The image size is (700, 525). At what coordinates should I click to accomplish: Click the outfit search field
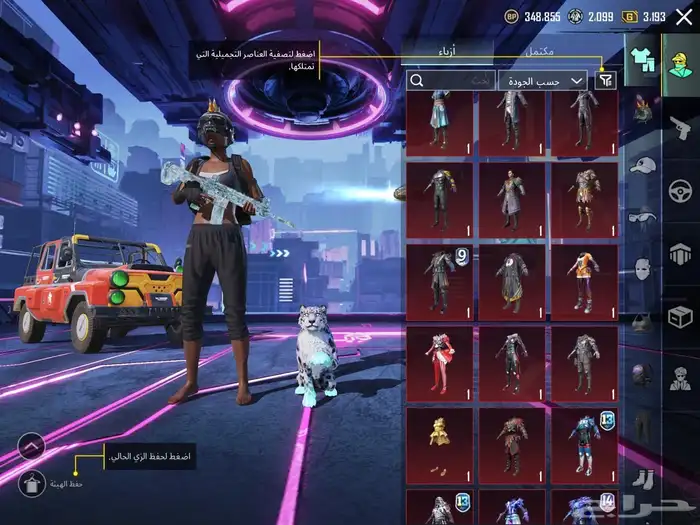coord(451,80)
